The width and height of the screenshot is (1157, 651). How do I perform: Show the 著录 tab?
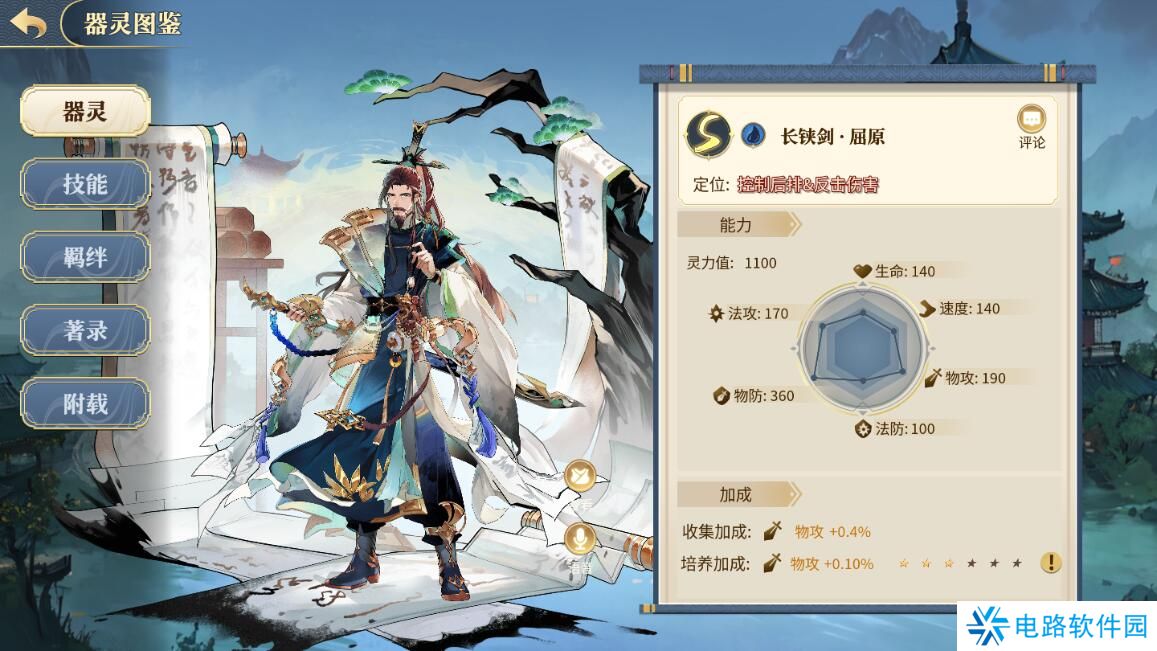85,331
